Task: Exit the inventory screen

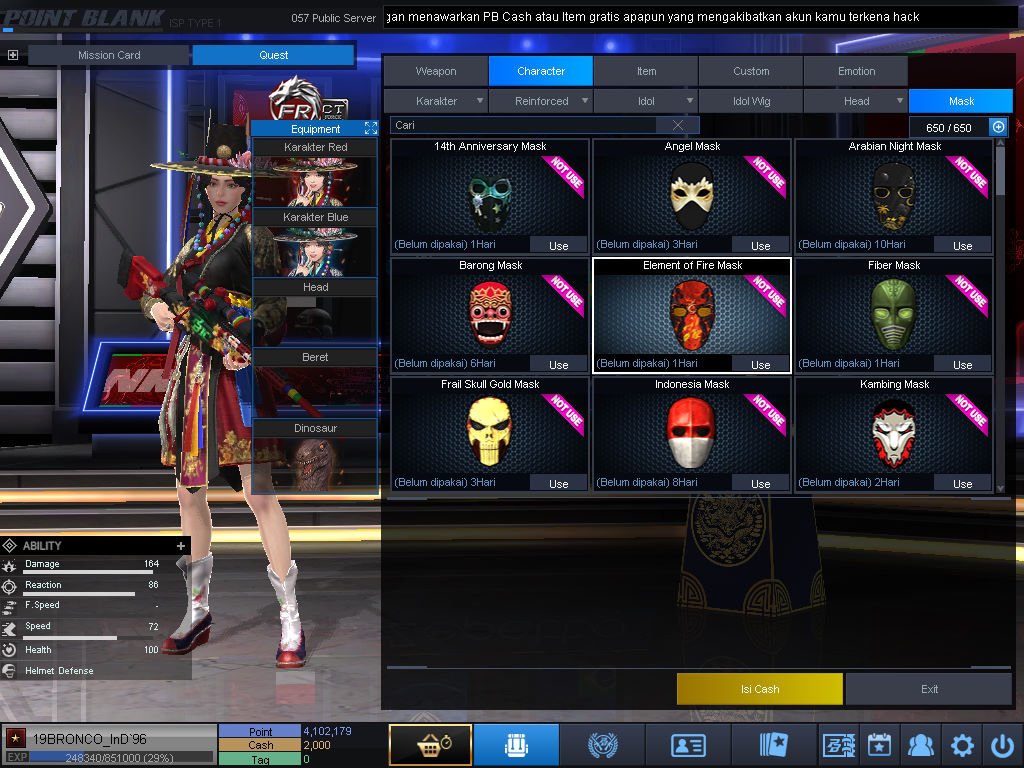Action: [x=930, y=689]
